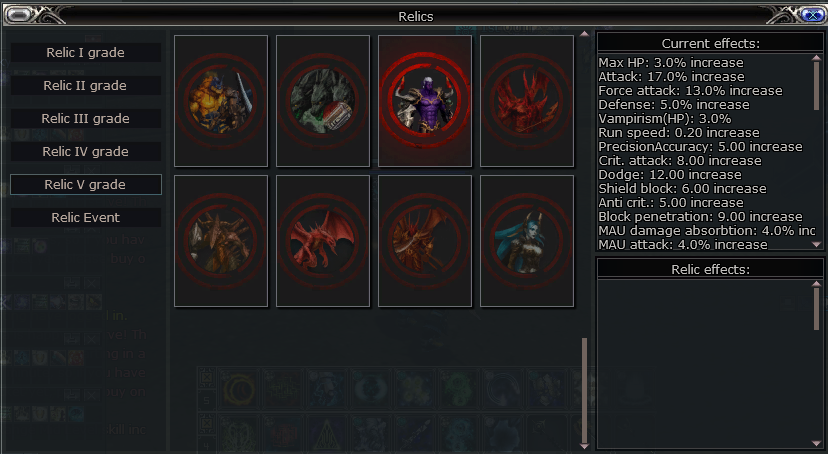The image size is (828, 454).
Task: Select the brown horned beast relic card
Action: click(221, 241)
